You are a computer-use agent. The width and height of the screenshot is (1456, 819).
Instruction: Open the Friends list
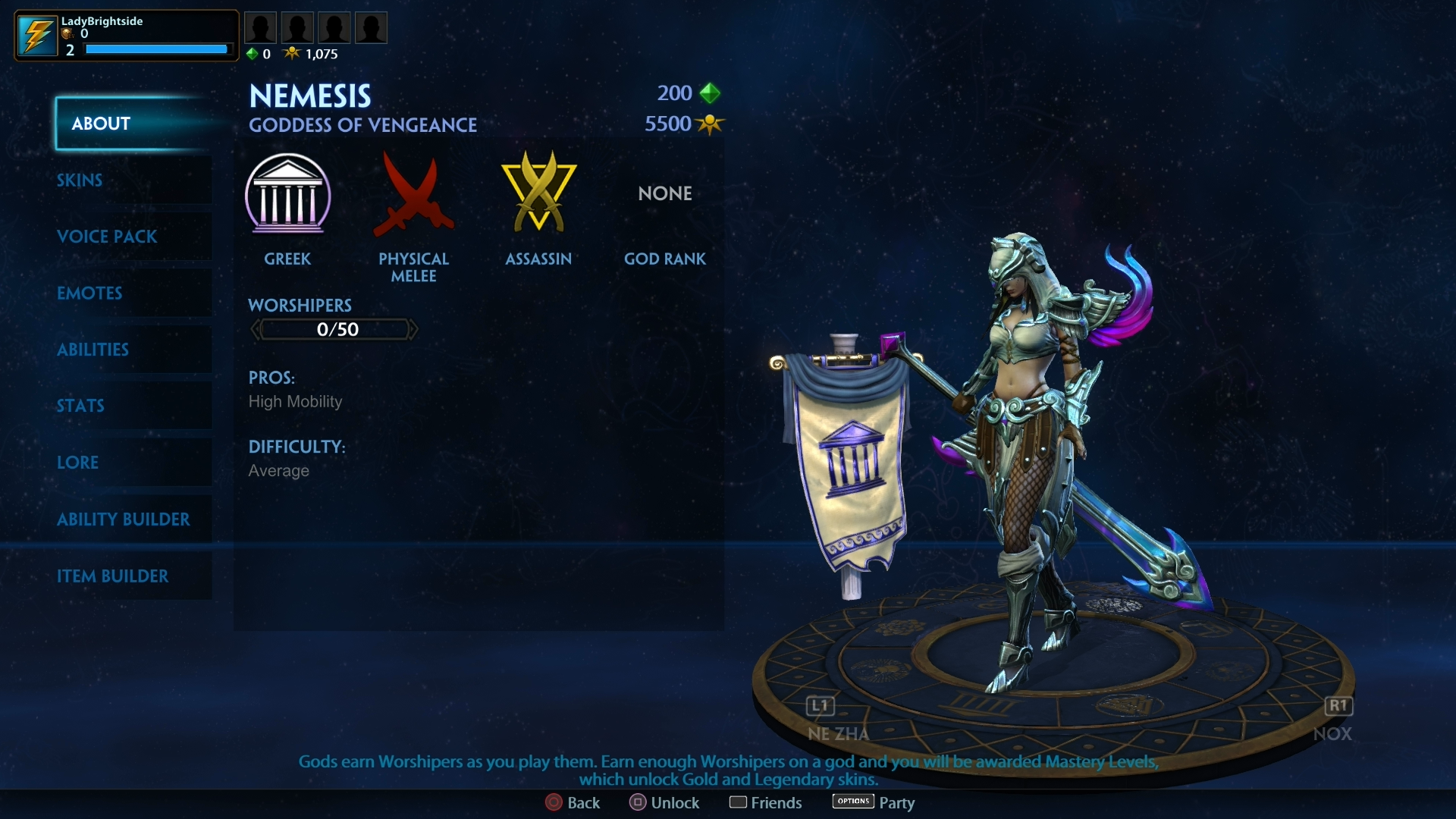click(740, 802)
